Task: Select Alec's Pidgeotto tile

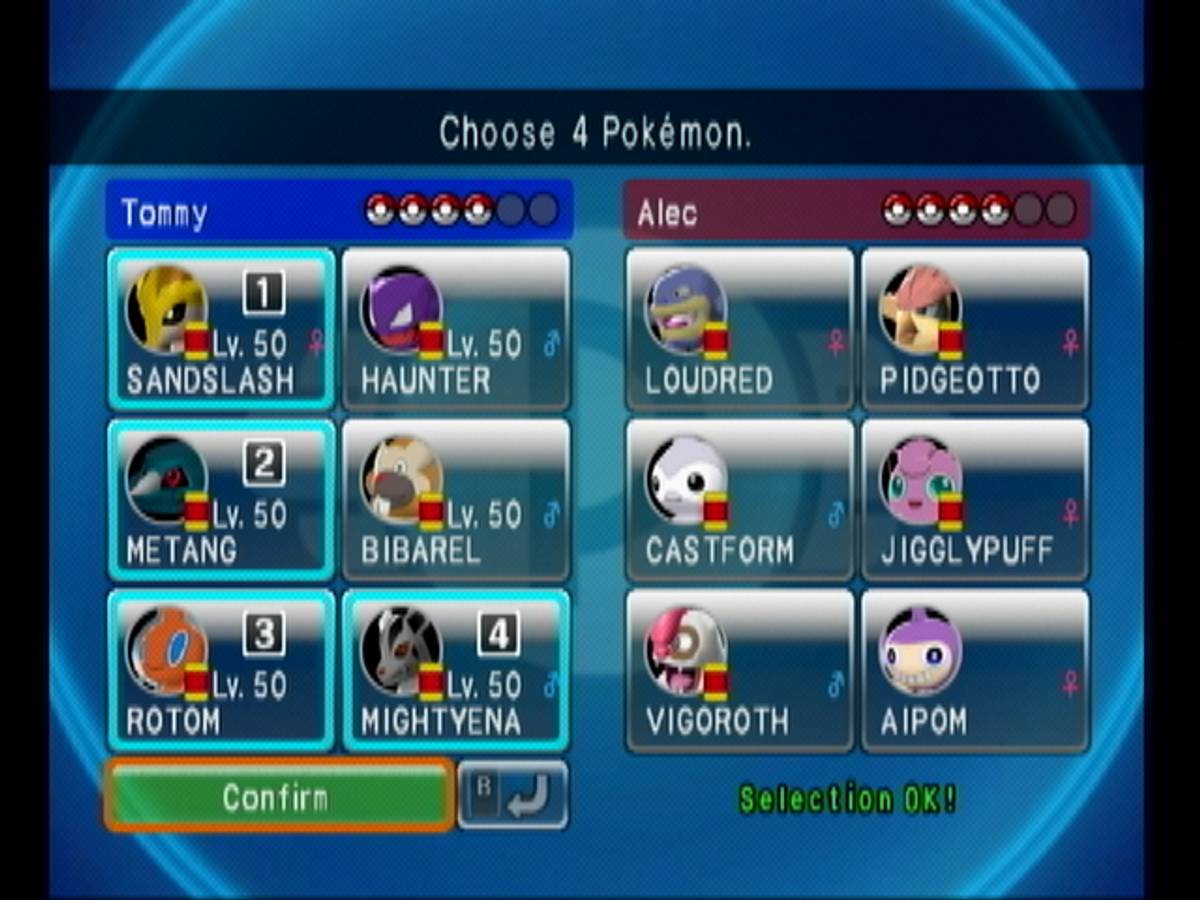Action: pyautogui.click(x=975, y=329)
